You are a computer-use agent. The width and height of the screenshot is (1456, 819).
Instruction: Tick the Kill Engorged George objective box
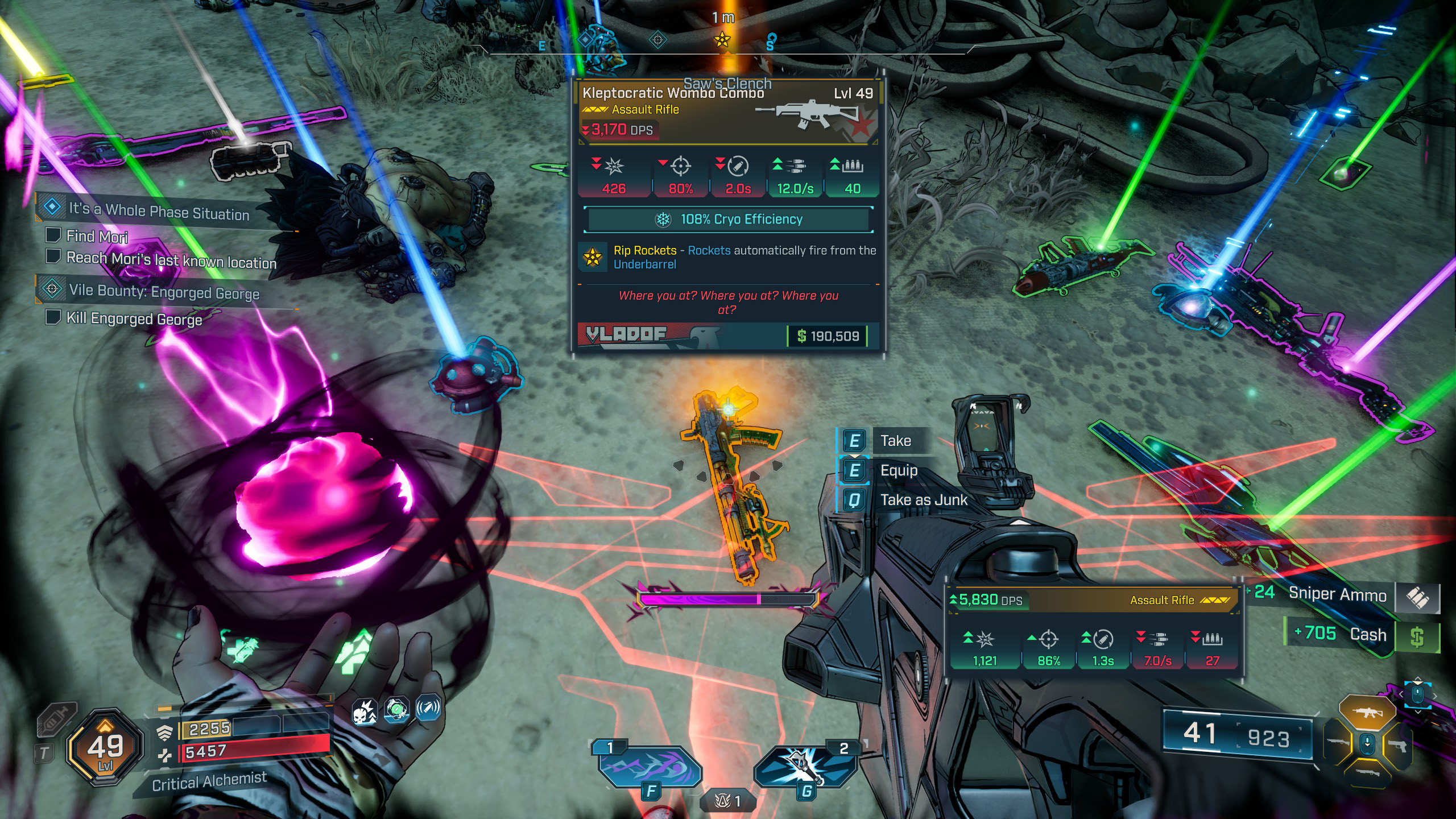[53, 317]
